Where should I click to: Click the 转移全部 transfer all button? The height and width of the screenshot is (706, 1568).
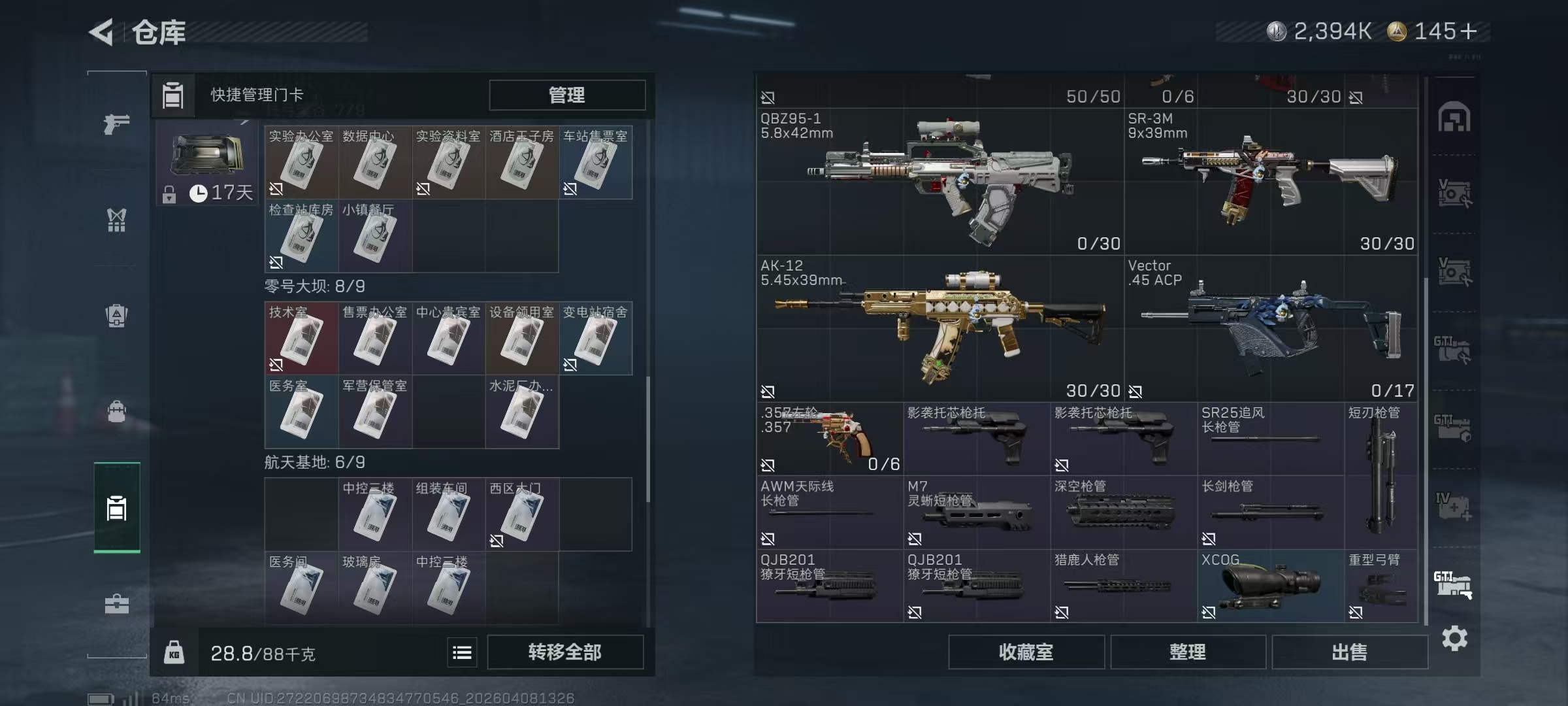565,652
